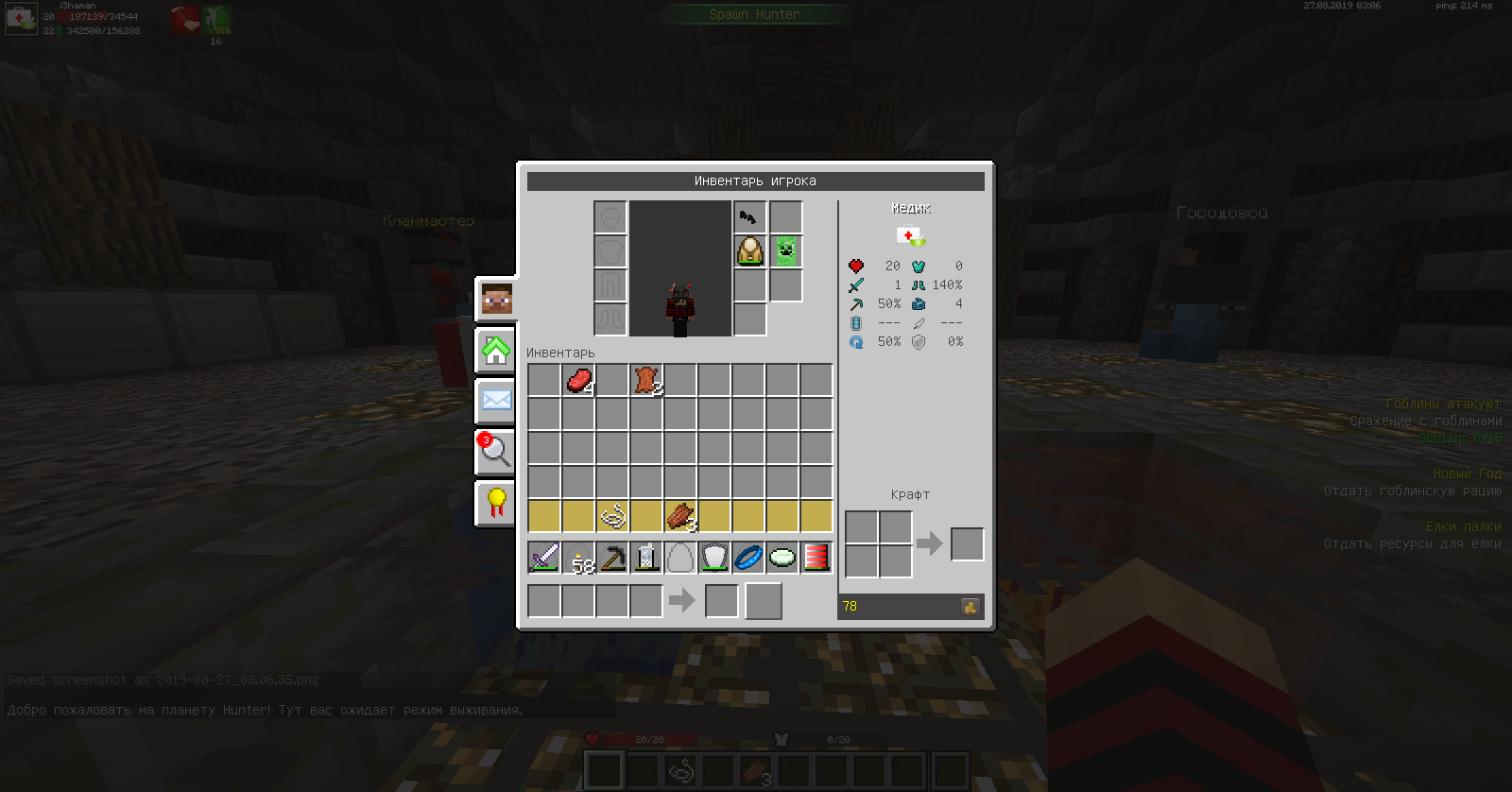Click the gold coins button
The height and width of the screenshot is (792, 1512).
coord(971,607)
